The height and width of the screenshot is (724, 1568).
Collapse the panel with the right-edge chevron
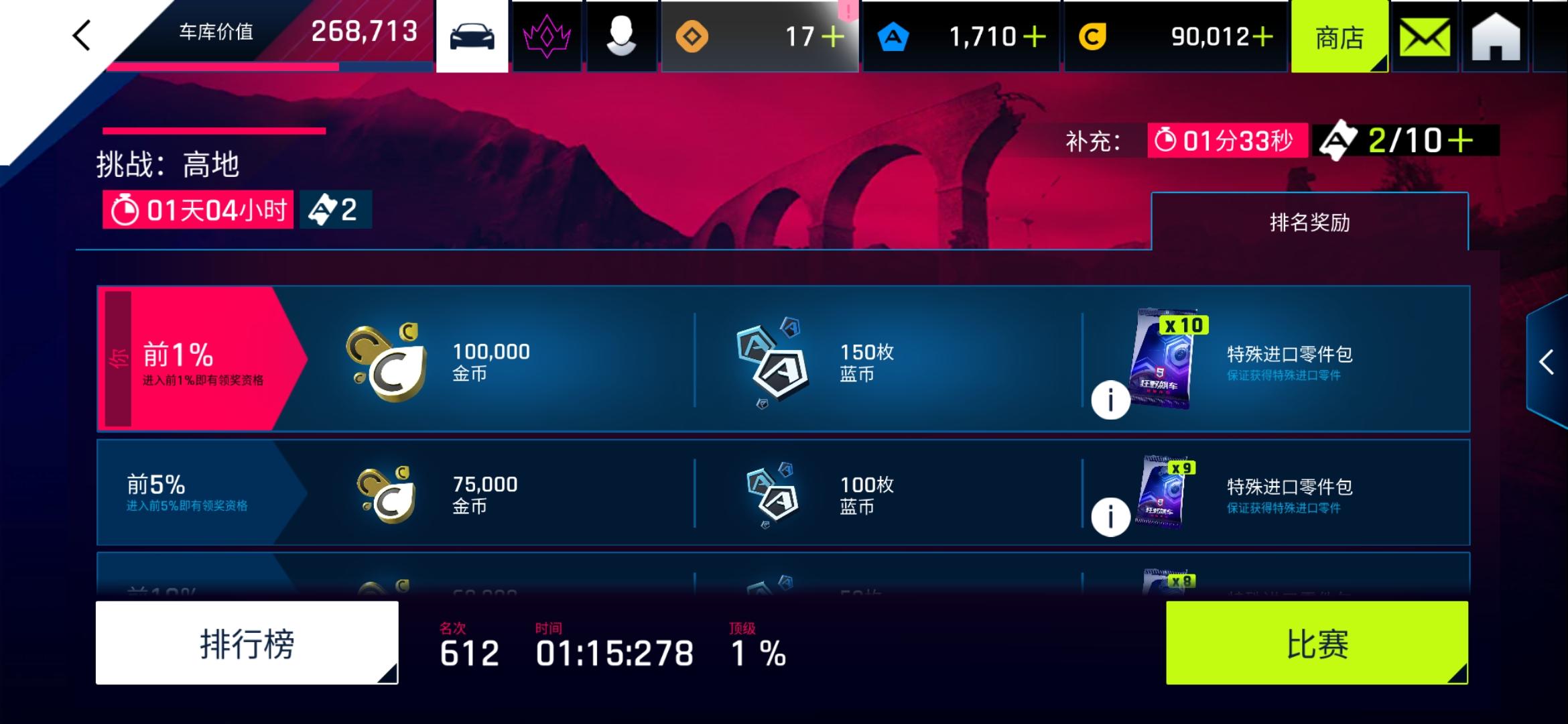[1547, 362]
